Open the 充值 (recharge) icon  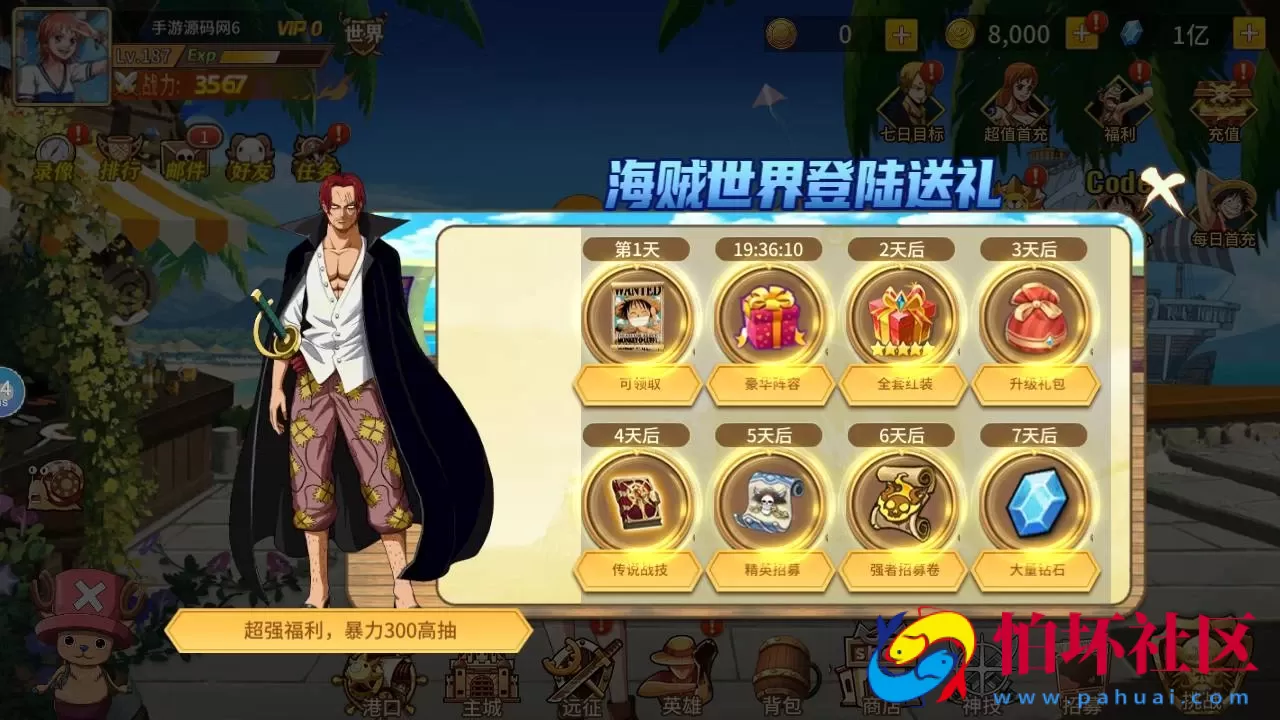1225,100
